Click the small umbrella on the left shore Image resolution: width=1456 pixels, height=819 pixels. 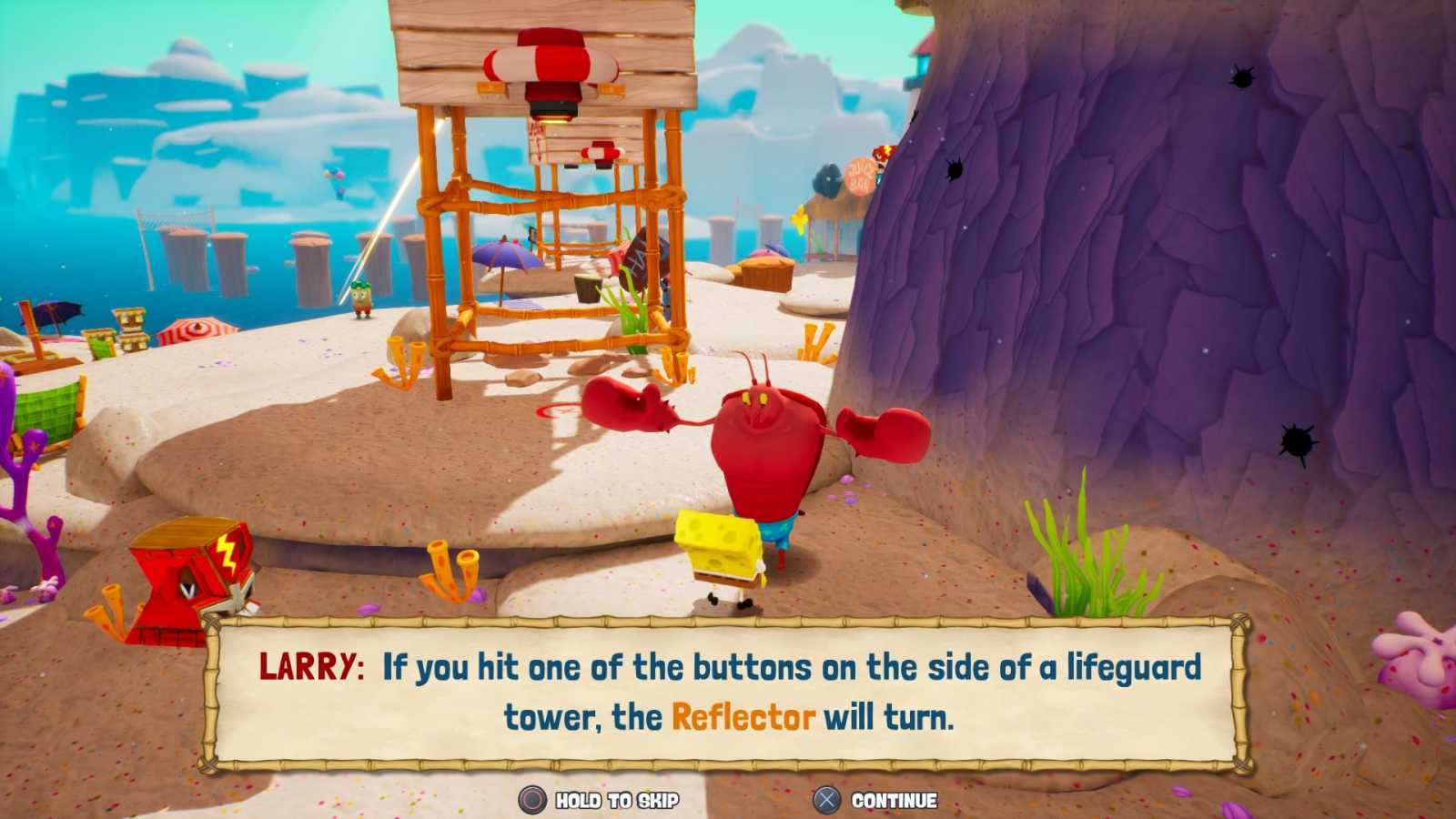61,314
